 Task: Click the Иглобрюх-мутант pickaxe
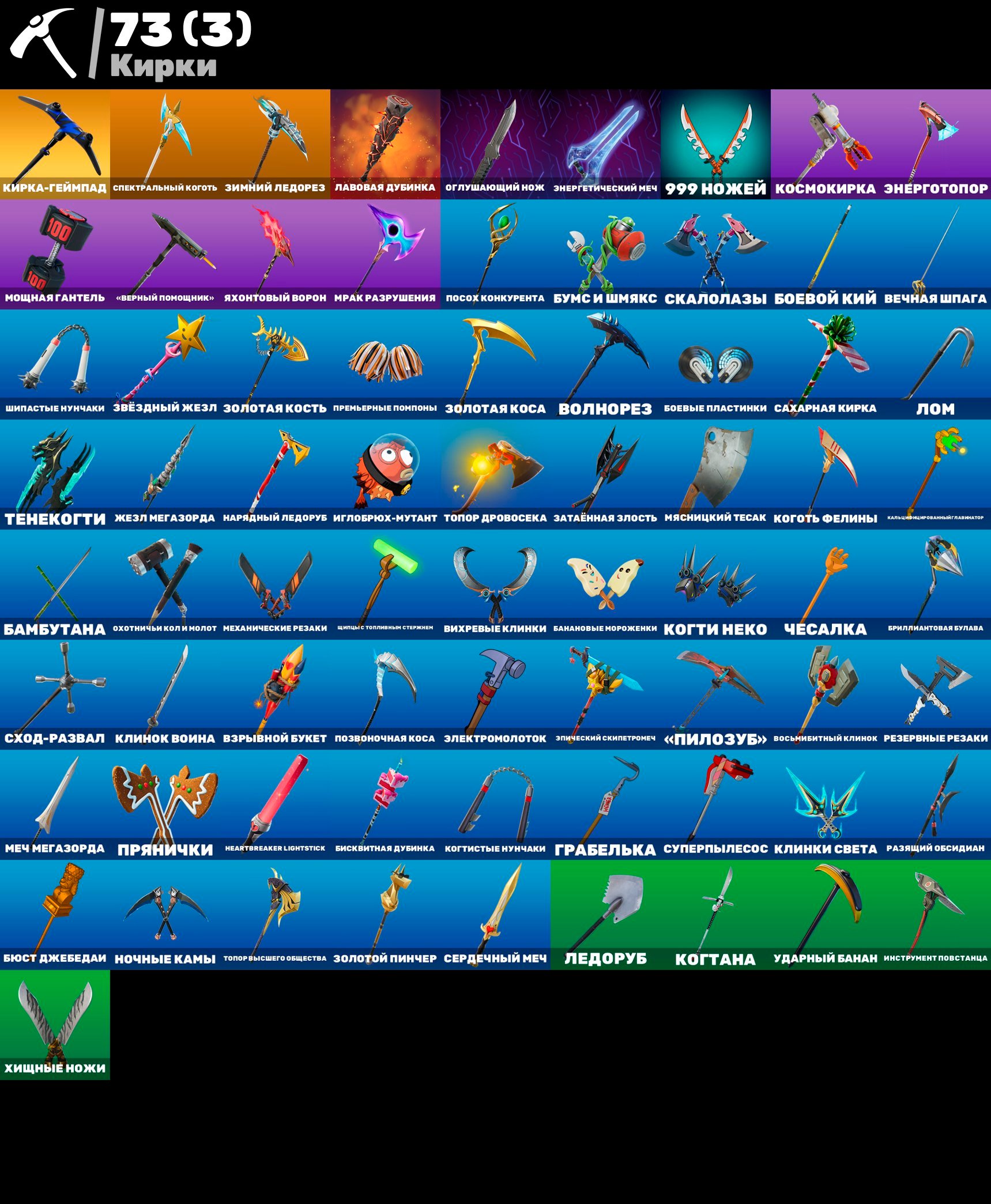point(383,473)
